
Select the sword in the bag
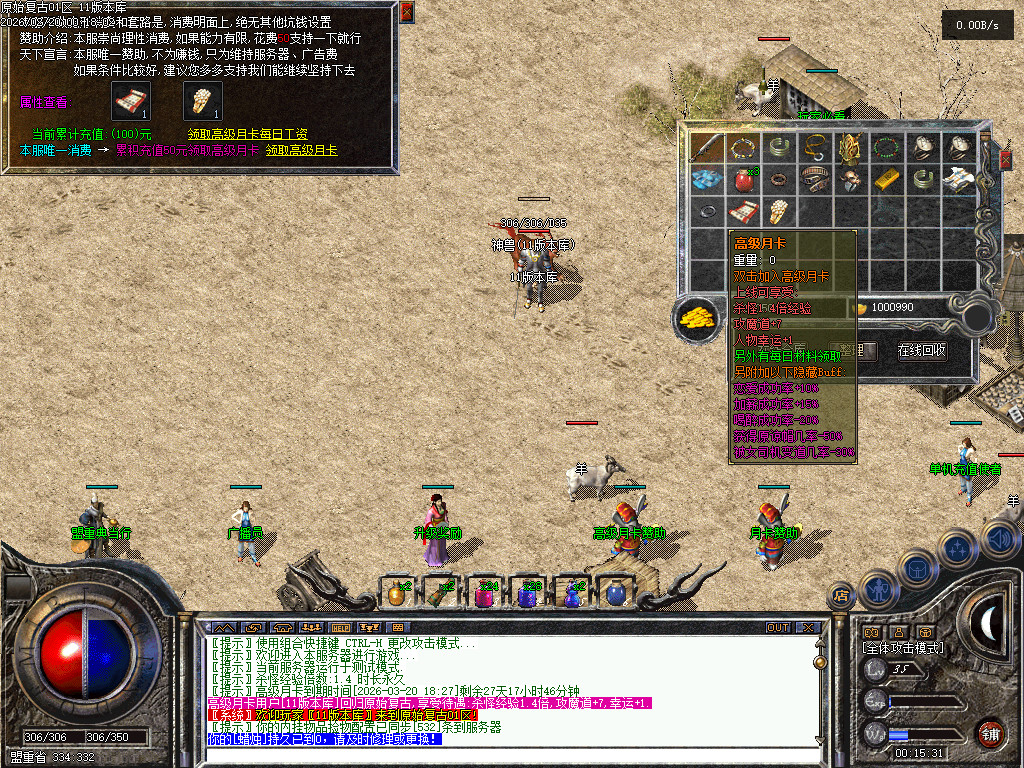707,148
